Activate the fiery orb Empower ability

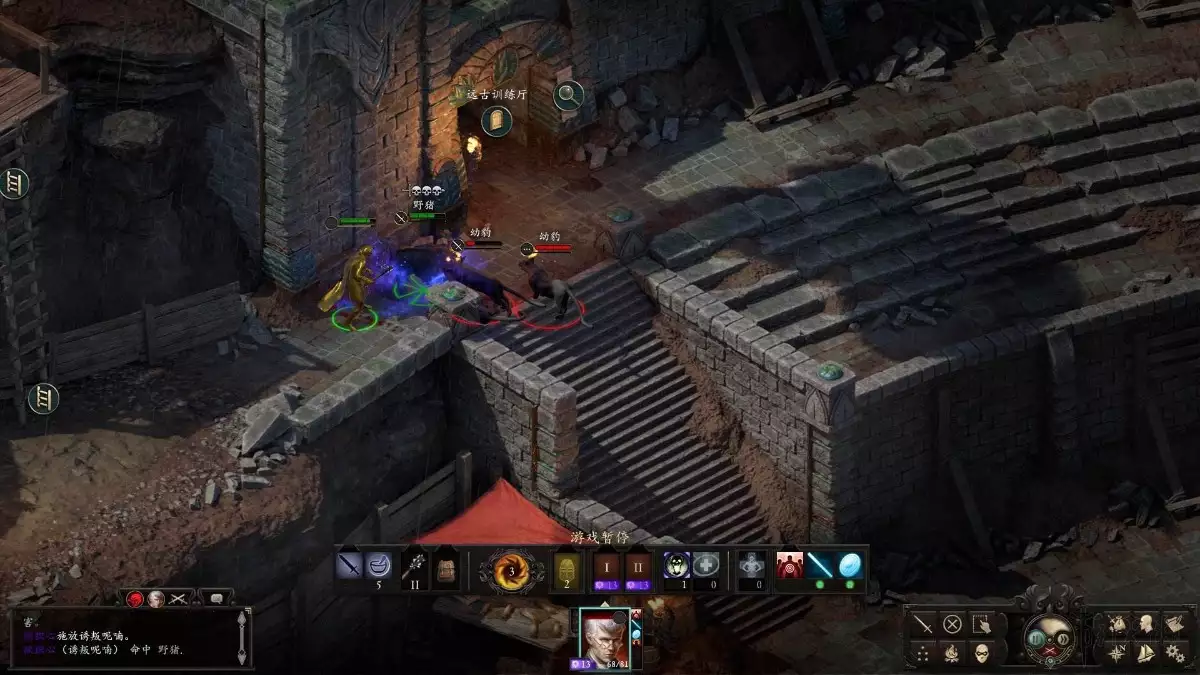tap(511, 571)
